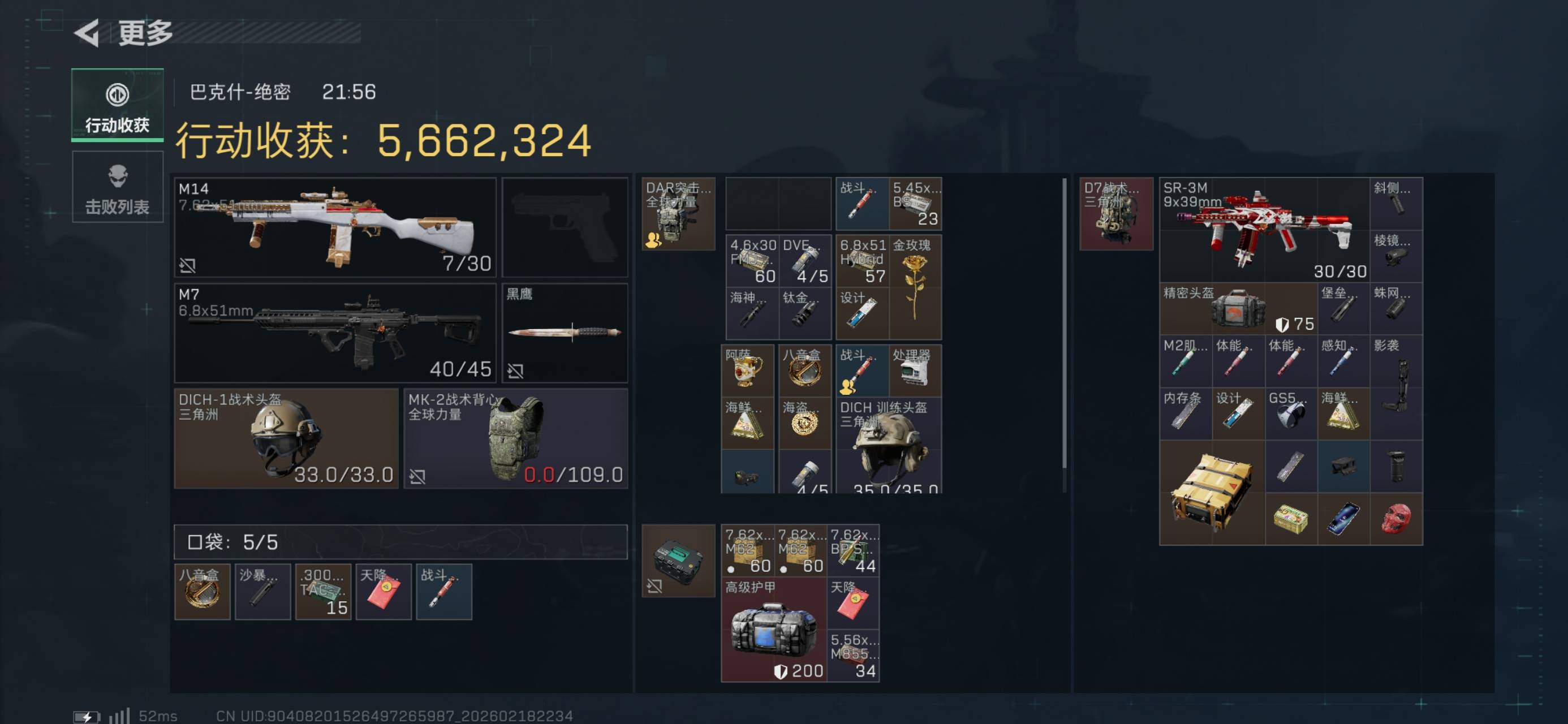Select the M14 rifle slot
This screenshot has height=724, width=1568.
(335, 227)
